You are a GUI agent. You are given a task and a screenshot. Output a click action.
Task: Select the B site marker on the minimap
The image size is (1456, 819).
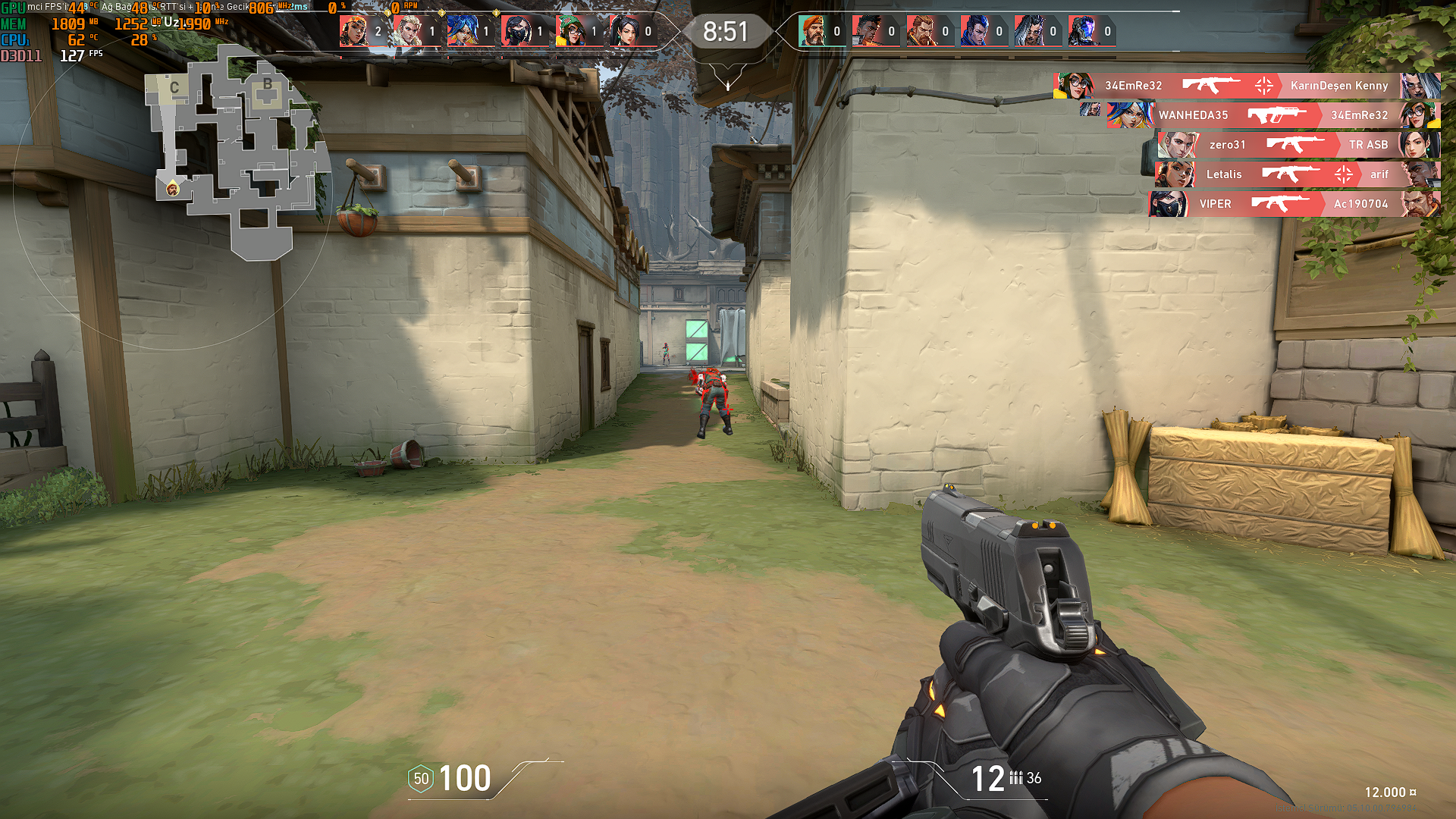pyautogui.click(x=267, y=85)
